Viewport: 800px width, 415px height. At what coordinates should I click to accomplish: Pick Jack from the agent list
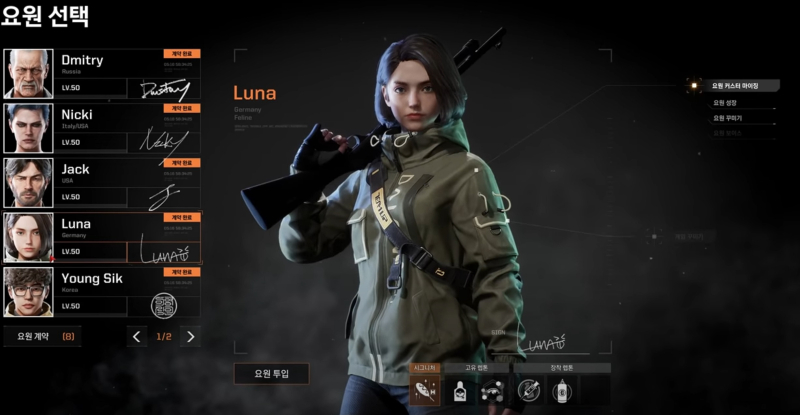102,181
